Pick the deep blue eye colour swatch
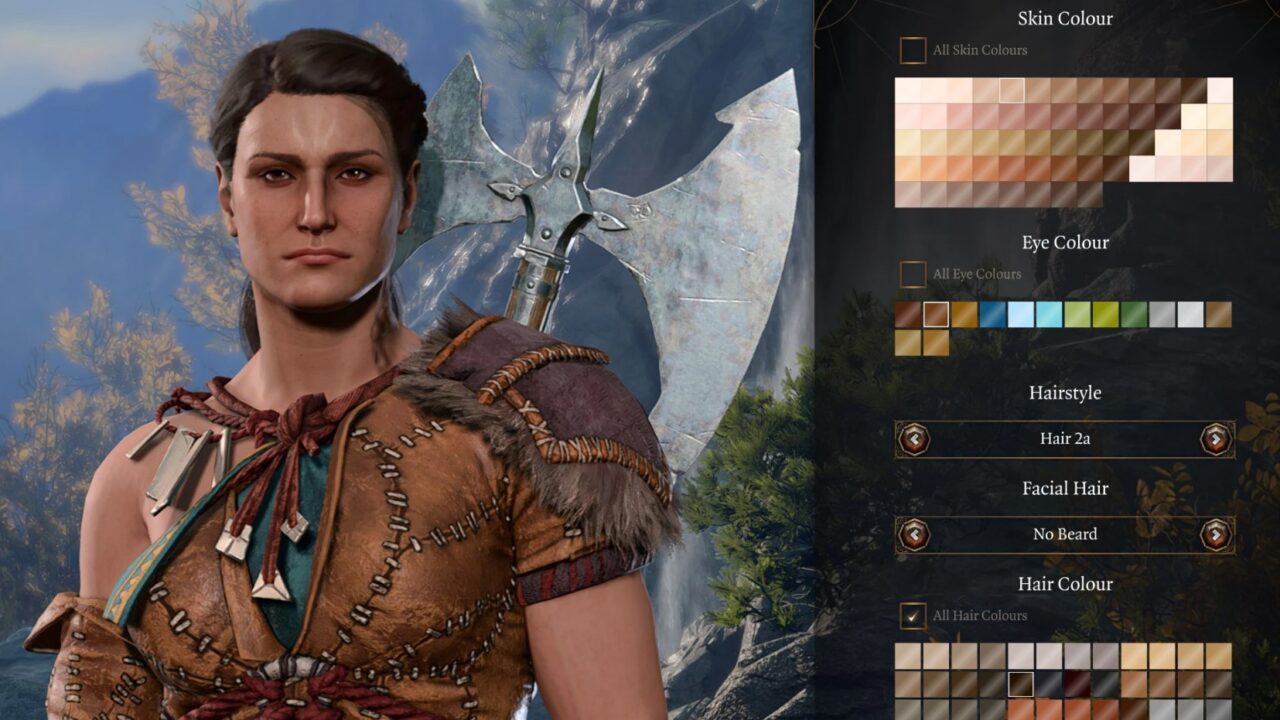Image resolution: width=1280 pixels, height=720 pixels. click(x=993, y=315)
